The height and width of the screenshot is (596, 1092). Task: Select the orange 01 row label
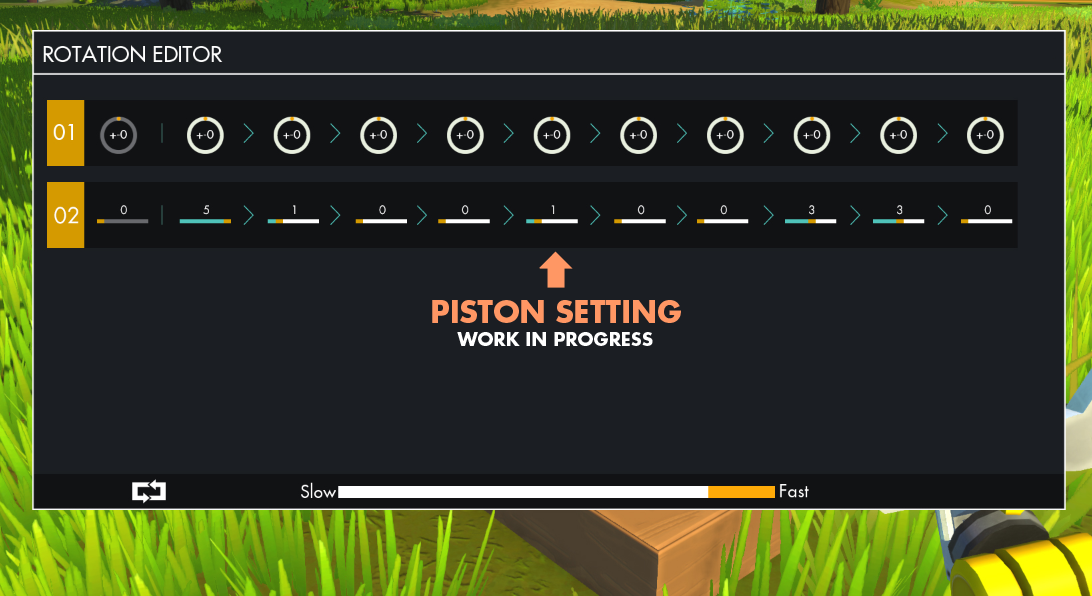[65, 133]
